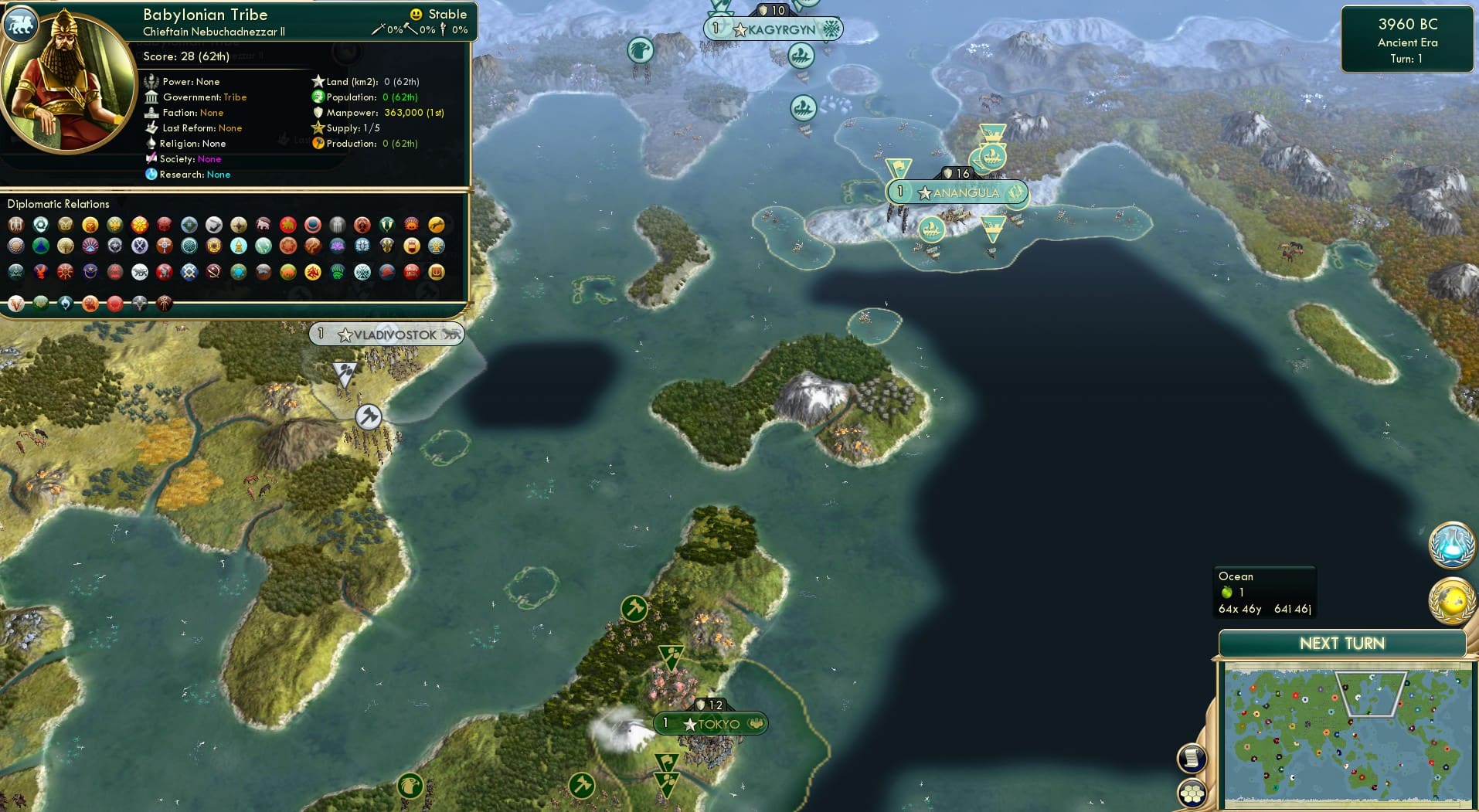Image resolution: width=1479 pixels, height=812 pixels.
Task: Select Nebuchadnezzar II's circular leader portrait
Action: (x=66, y=85)
